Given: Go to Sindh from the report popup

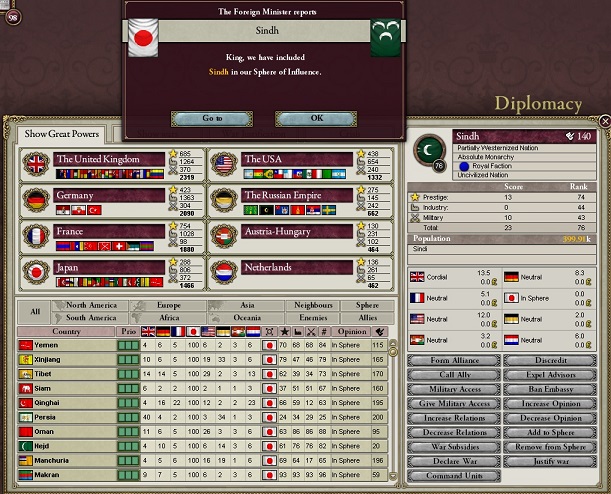Looking at the screenshot, I should [x=212, y=118].
